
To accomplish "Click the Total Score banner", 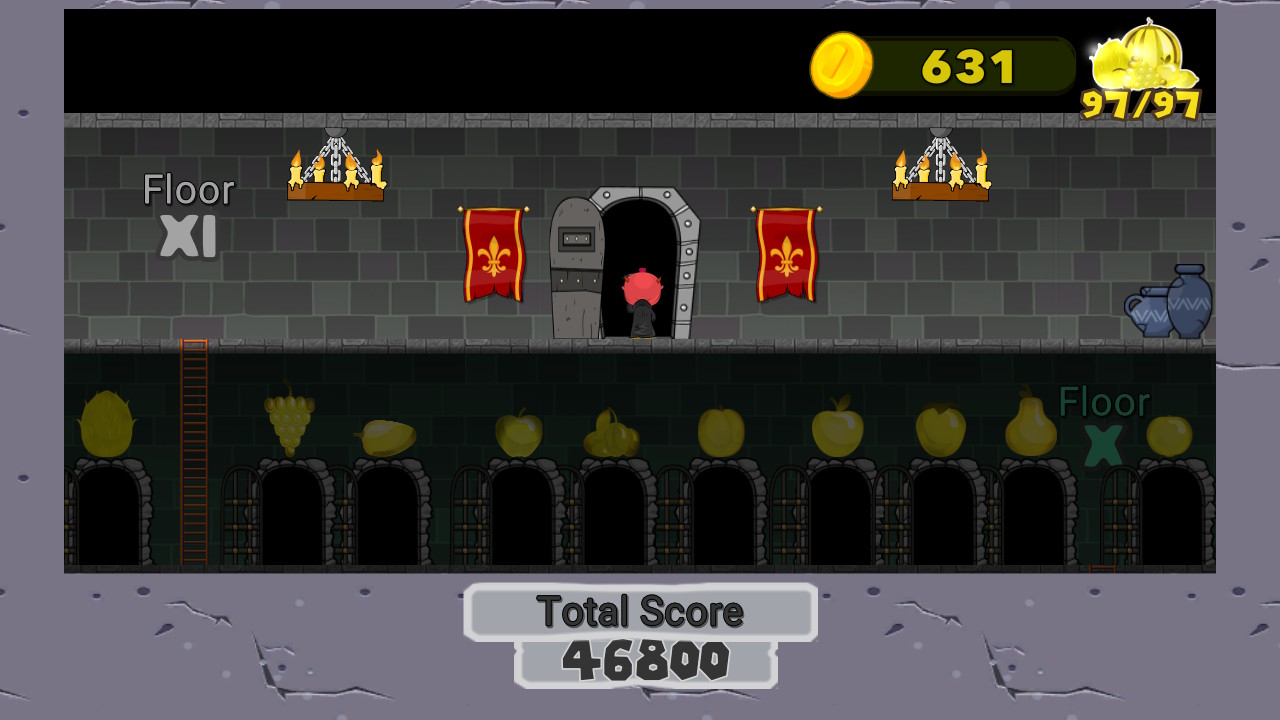I will point(641,611).
